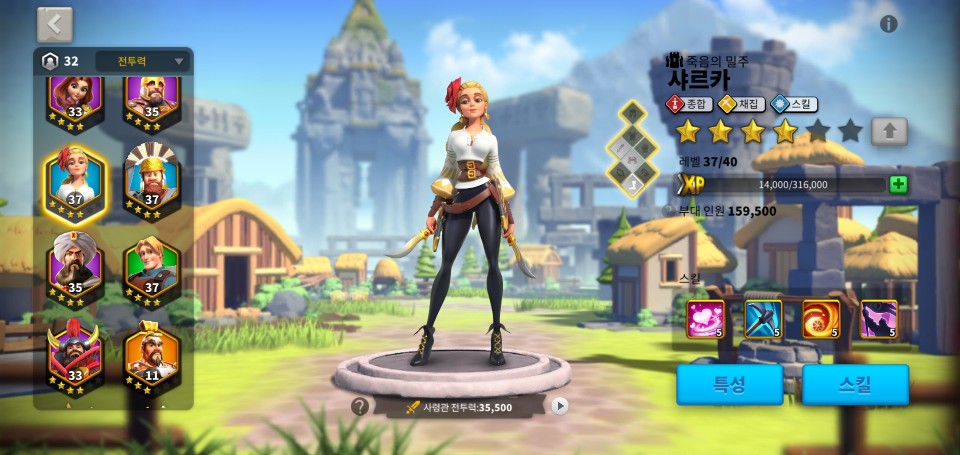Open the info icon
The height and width of the screenshot is (455, 960).
(888, 24)
